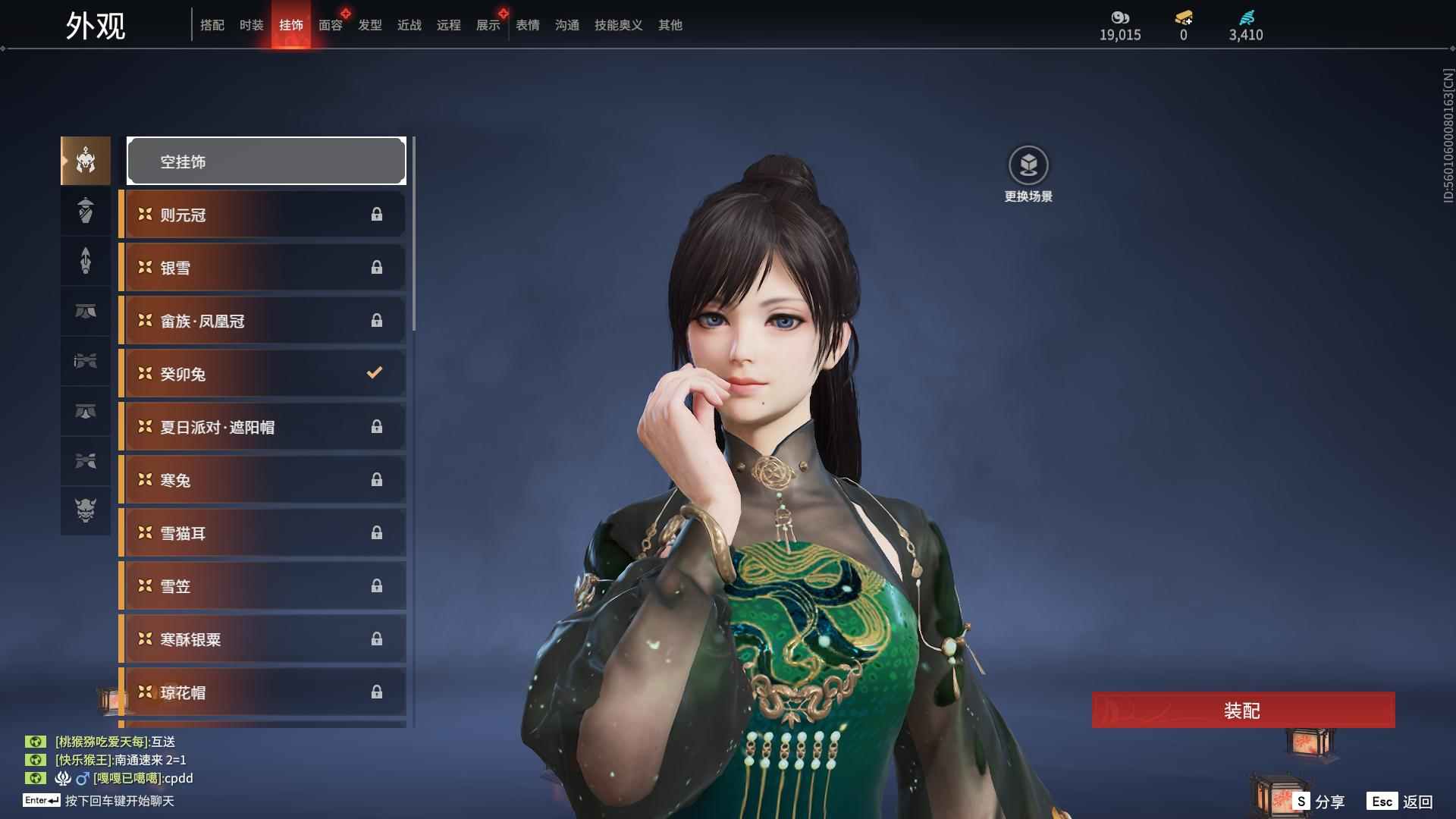Select the 畲族·凤凰冠 list entry
Image resolution: width=1456 pixels, height=819 pixels.
tap(262, 320)
